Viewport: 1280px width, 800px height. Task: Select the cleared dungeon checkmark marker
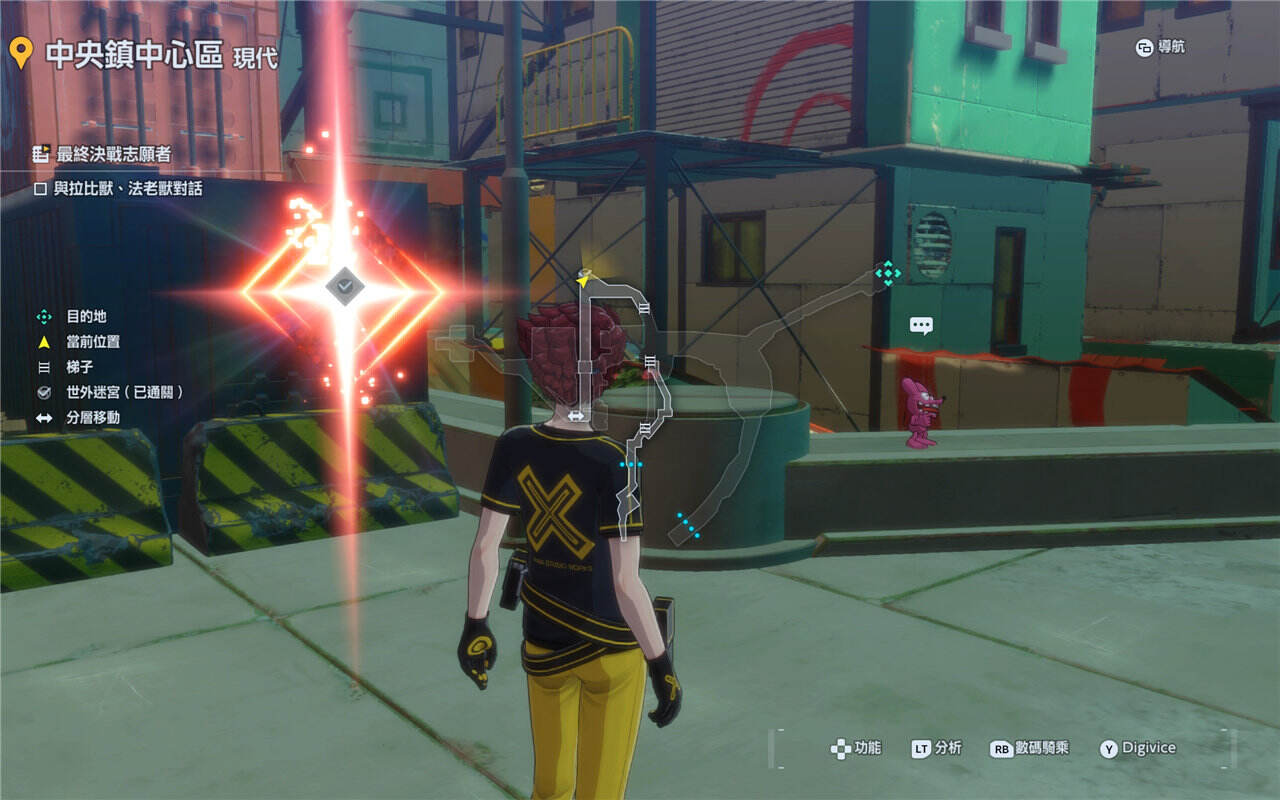tap(345, 286)
